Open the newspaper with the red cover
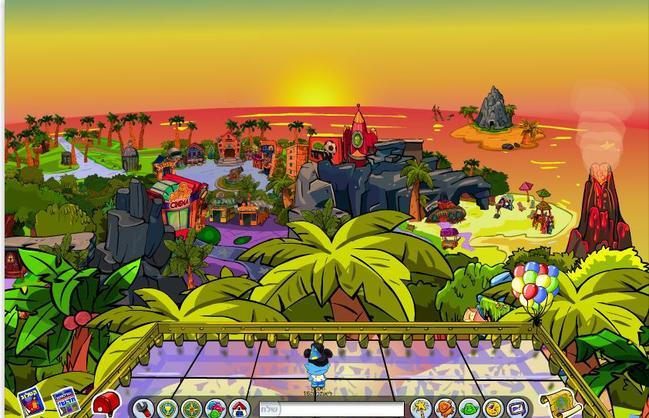This screenshot has height=418, width=649. click(31, 400)
